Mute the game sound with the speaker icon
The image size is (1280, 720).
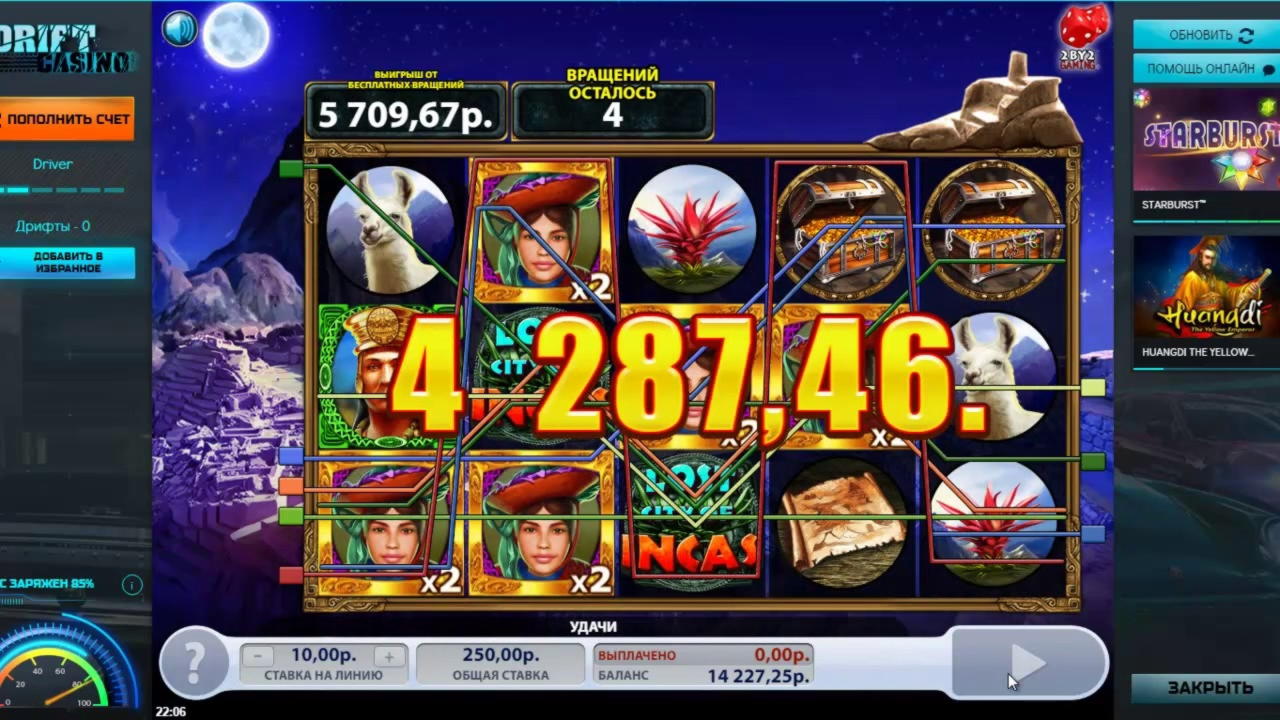coord(179,28)
